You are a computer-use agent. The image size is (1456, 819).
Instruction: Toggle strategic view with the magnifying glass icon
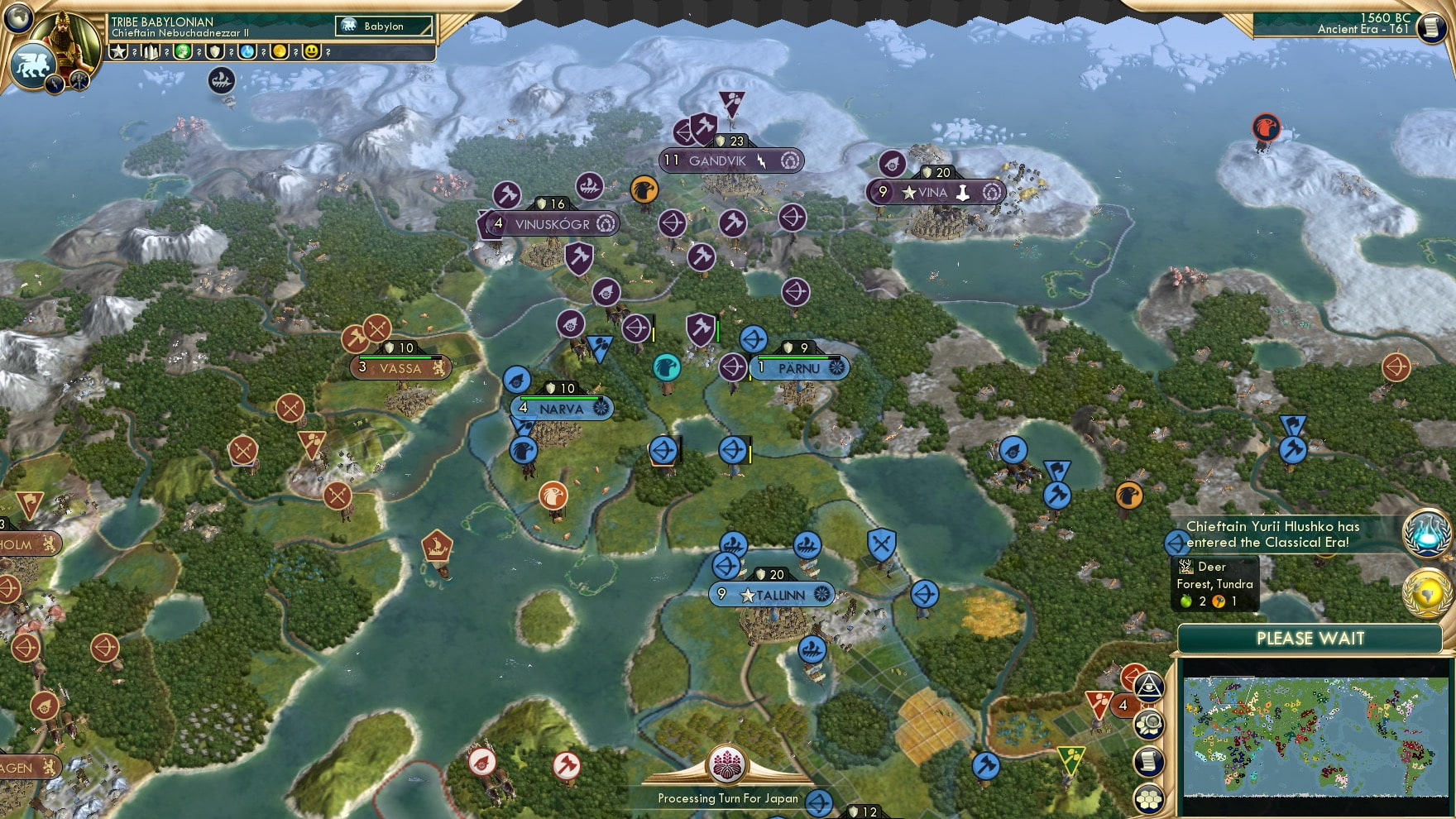[1148, 723]
